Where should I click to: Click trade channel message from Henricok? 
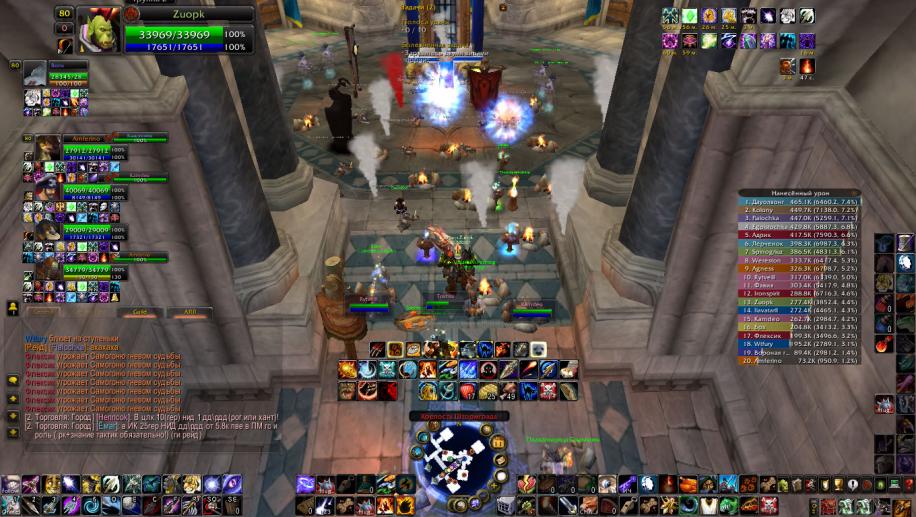(150, 417)
